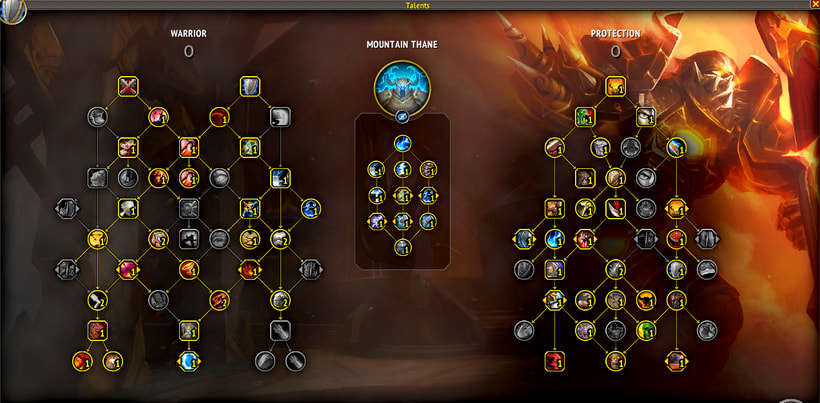Pick the bottommost node in the Mountain Thane tree
The image size is (820, 403).
402,247
